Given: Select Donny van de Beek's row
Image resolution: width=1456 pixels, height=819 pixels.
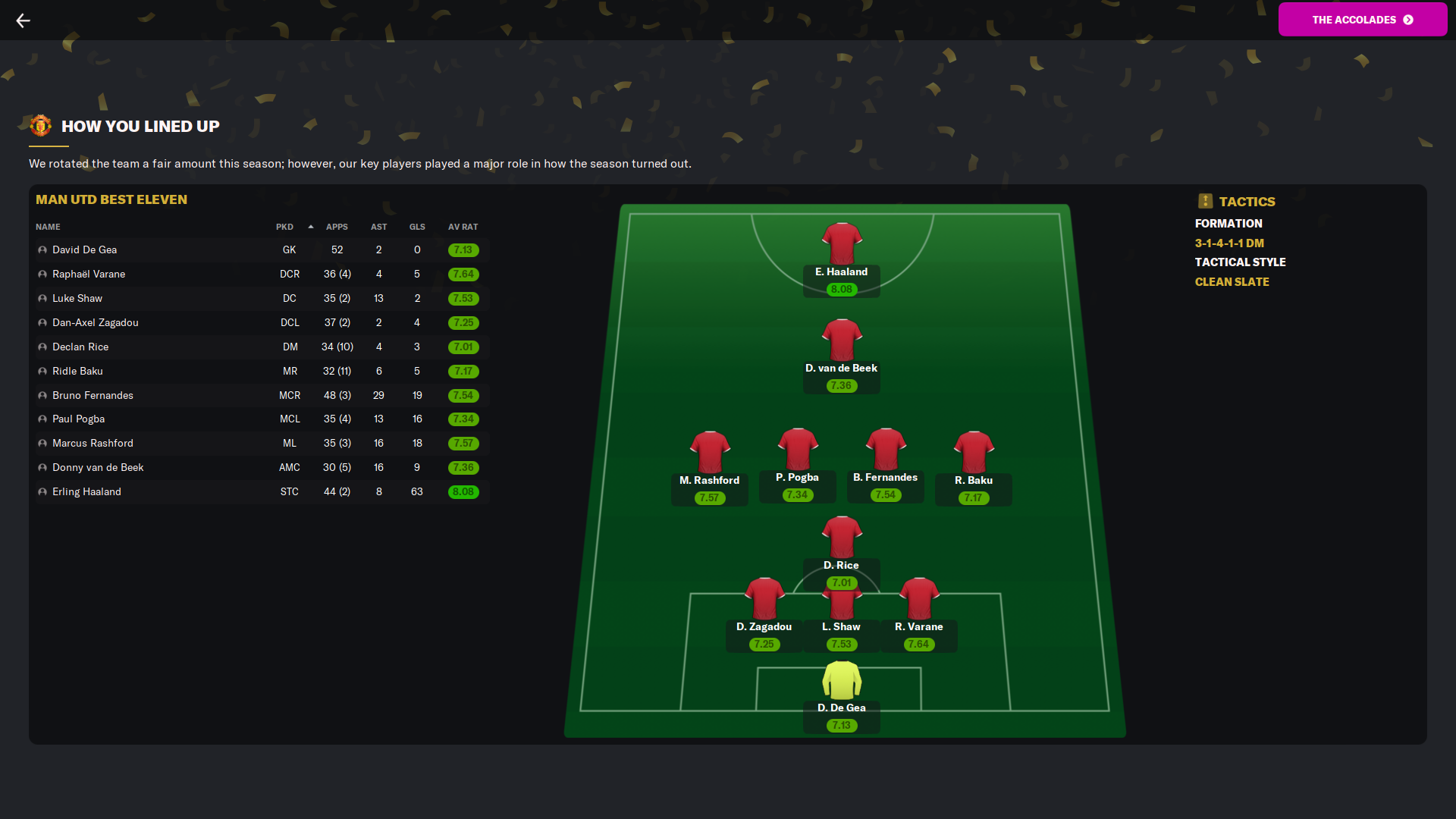Looking at the screenshot, I should coord(98,468).
